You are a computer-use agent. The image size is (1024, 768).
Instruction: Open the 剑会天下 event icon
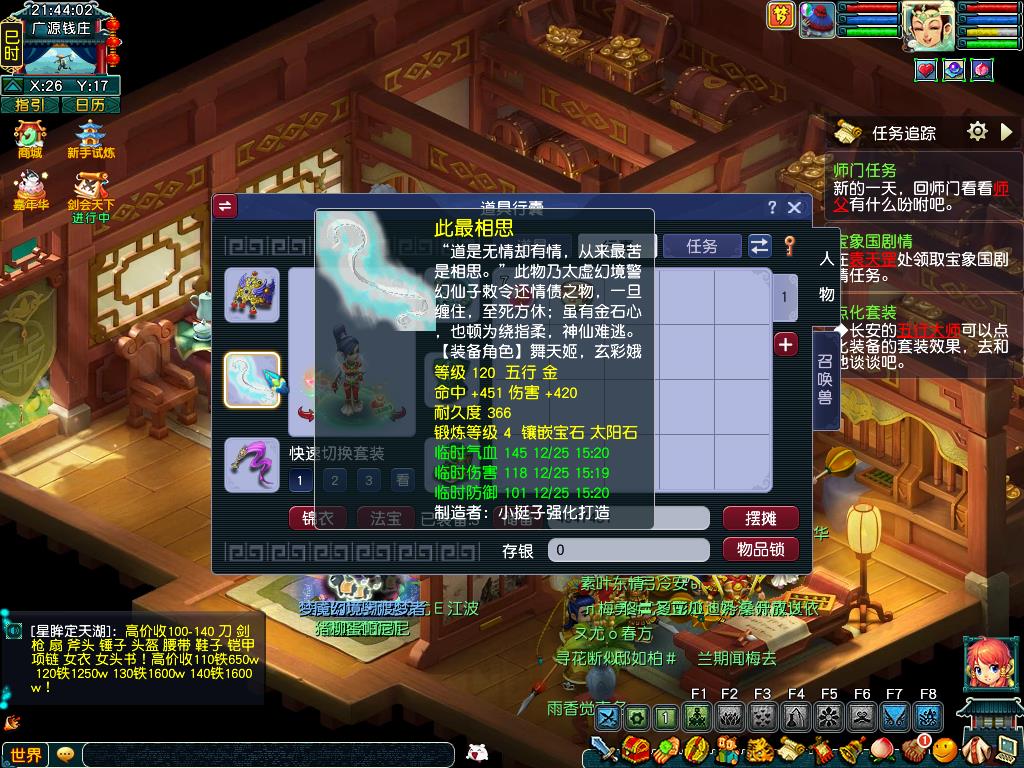pos(91,192)
